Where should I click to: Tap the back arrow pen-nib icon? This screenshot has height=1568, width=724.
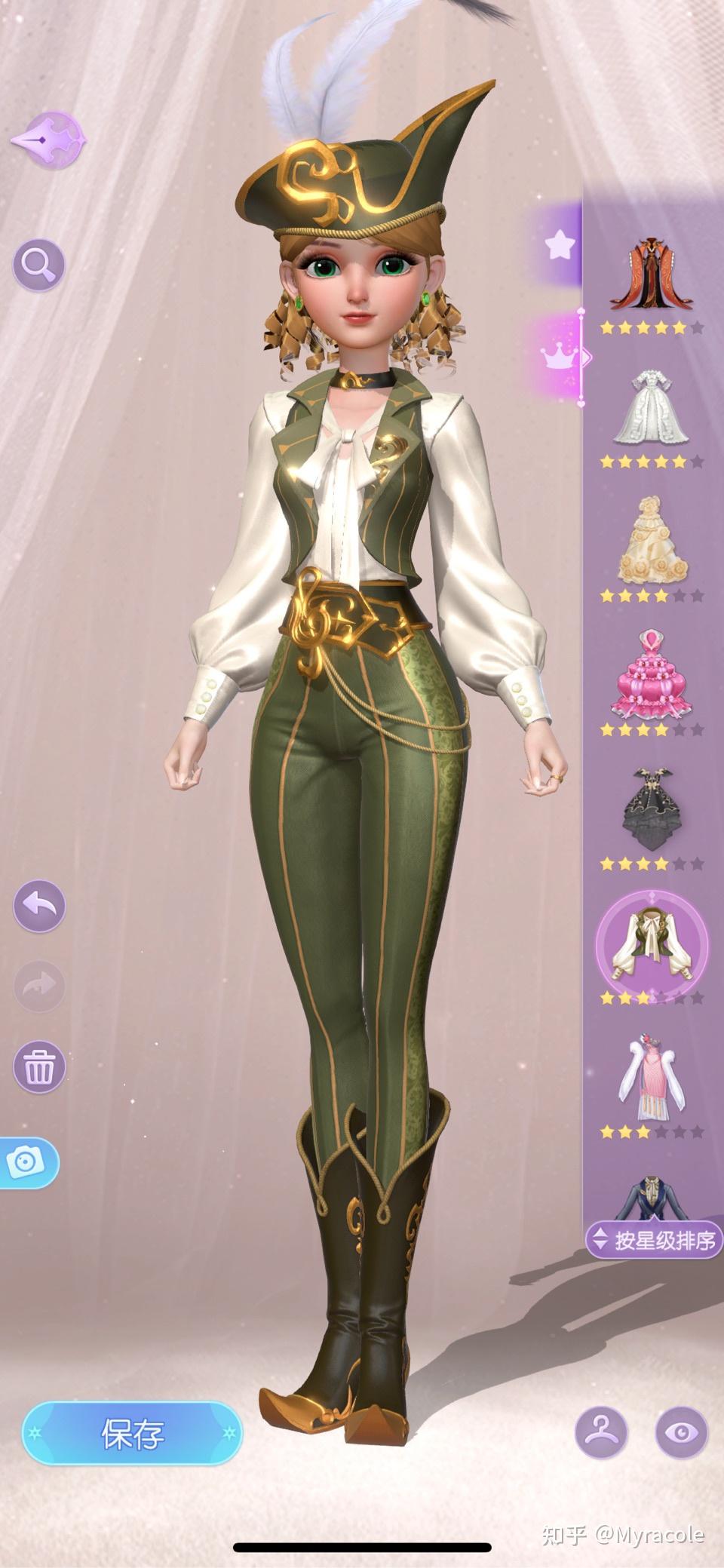coord(48,140)
